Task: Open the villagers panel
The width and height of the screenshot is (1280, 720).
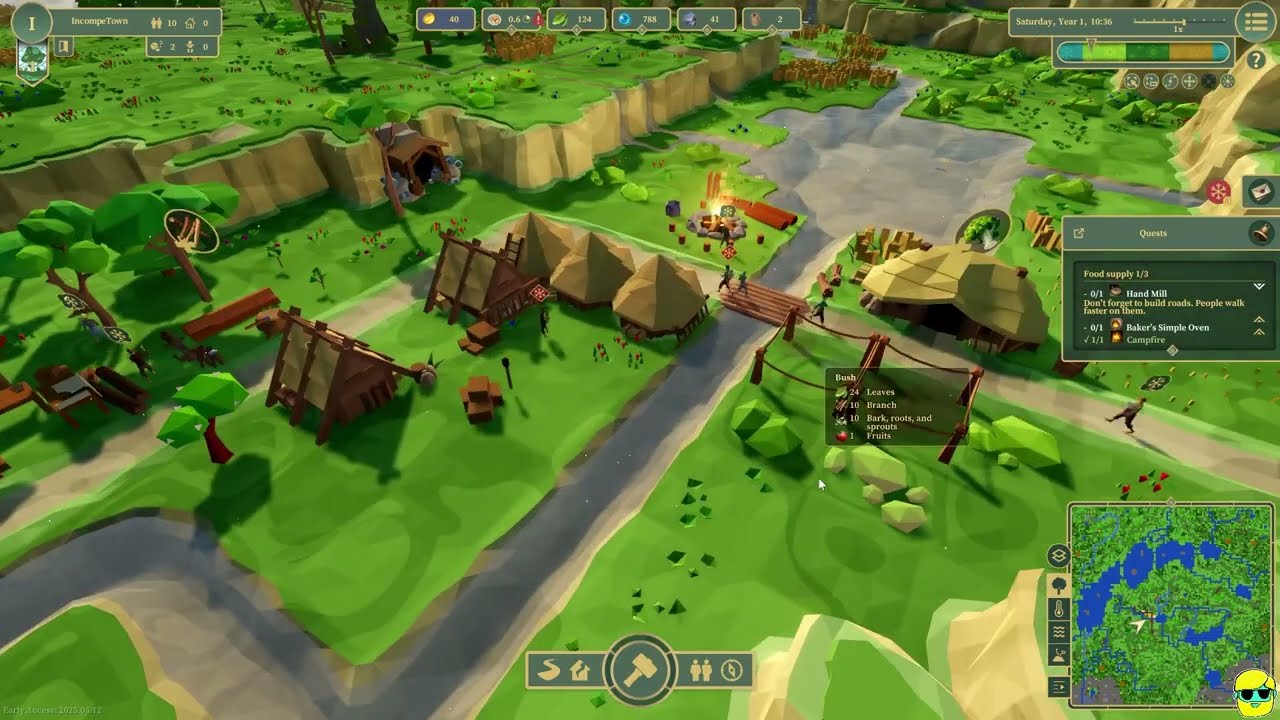Action: [701, 670]
